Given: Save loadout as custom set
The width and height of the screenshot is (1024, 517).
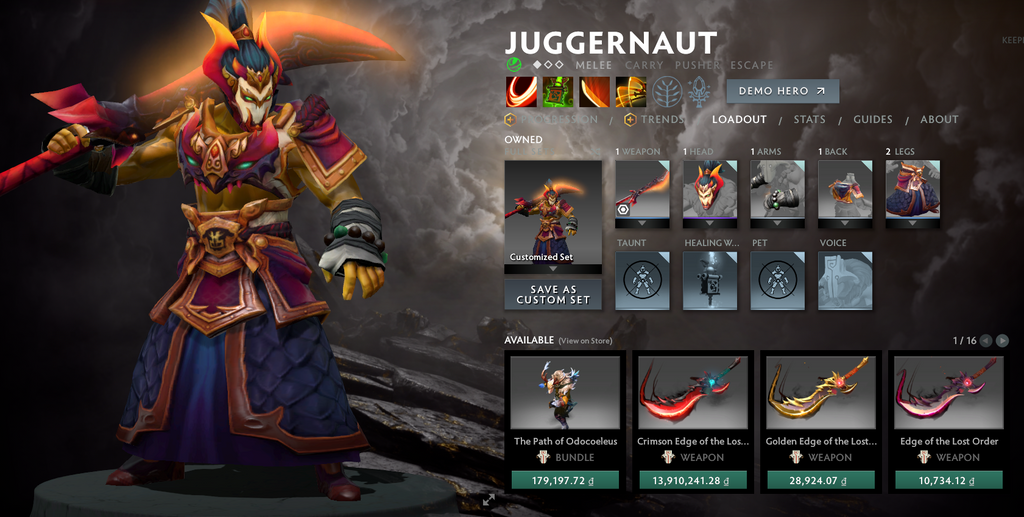Looking at the screenshot, I should 553,295.
